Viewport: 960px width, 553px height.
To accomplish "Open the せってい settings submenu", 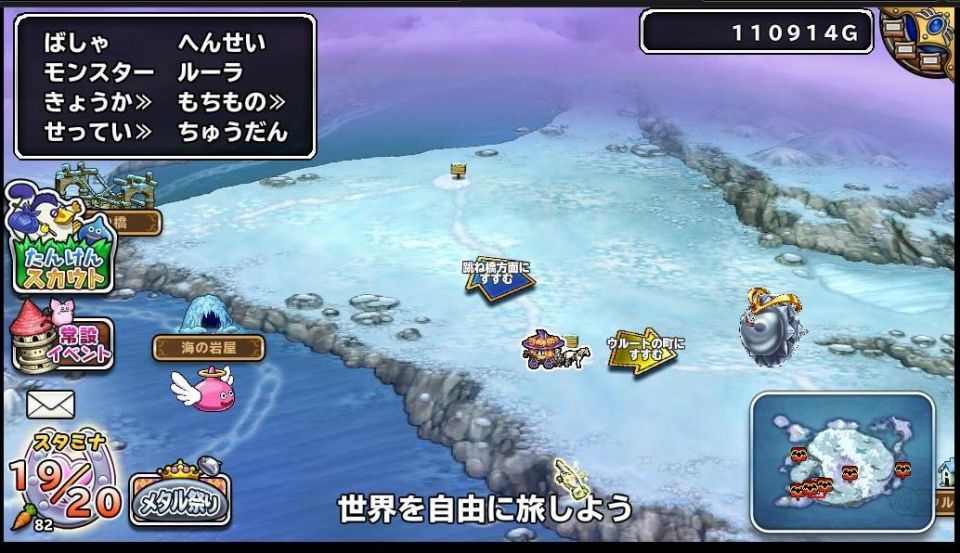I will pos(97,131).
